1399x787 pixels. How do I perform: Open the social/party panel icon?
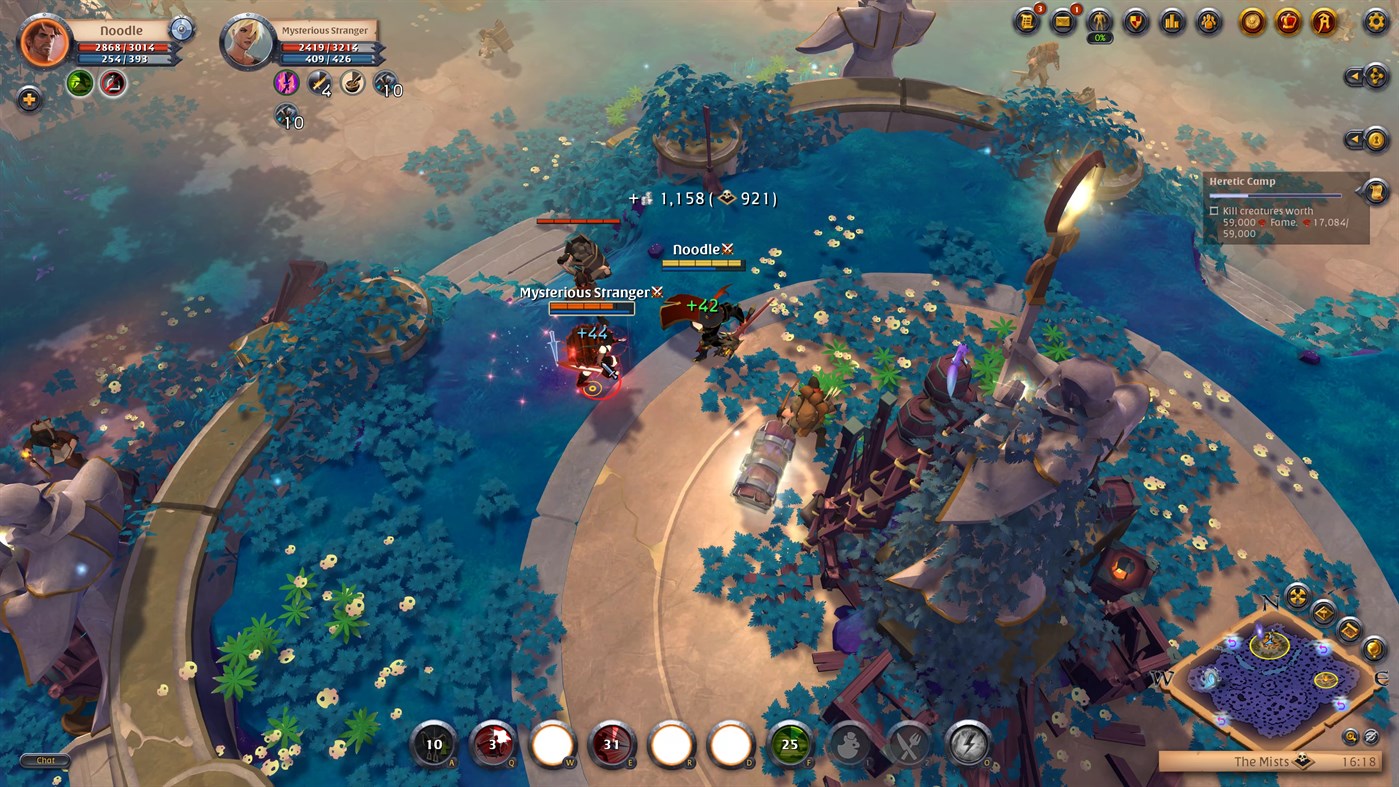(x=1209, y=22)
